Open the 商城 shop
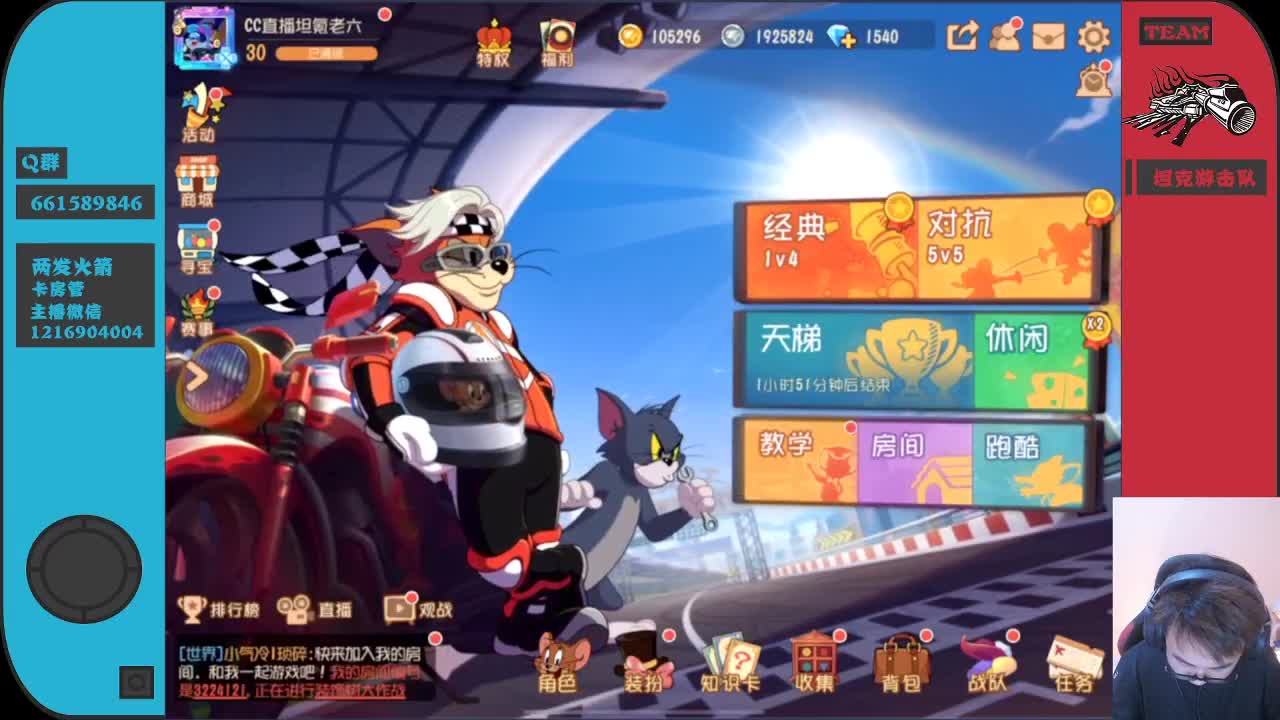The width and height of the screenshot is (1280, 720). click(199, 180)
